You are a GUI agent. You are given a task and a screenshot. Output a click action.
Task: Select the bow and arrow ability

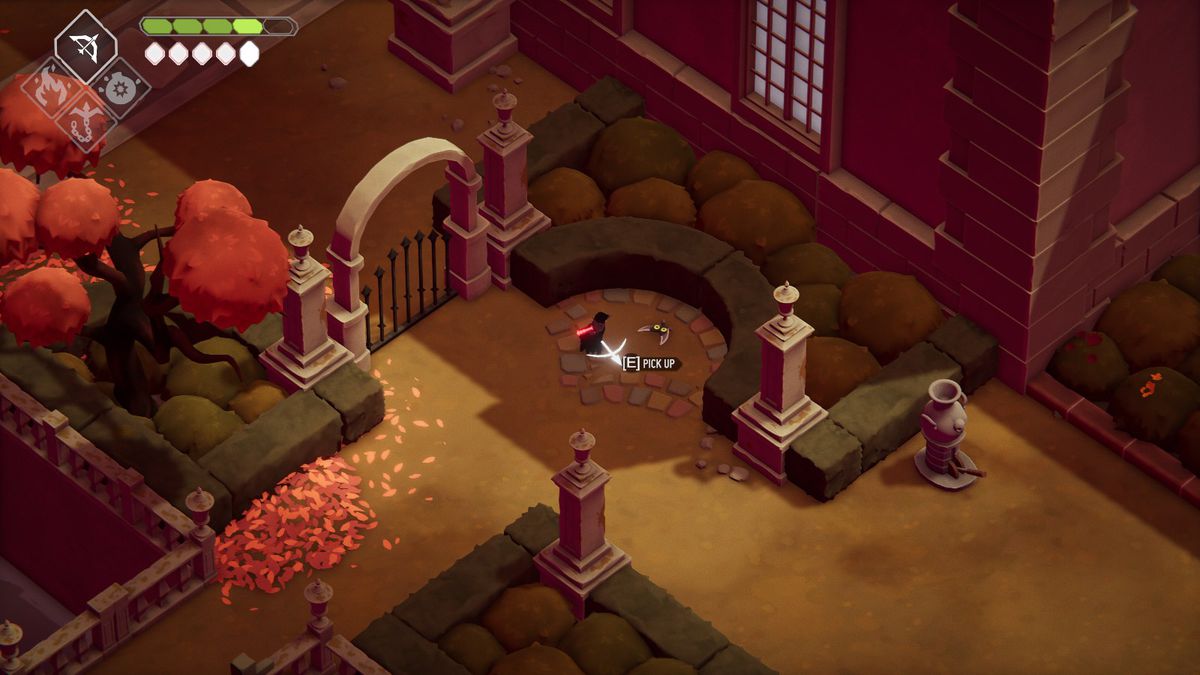(x=85, y=46)
